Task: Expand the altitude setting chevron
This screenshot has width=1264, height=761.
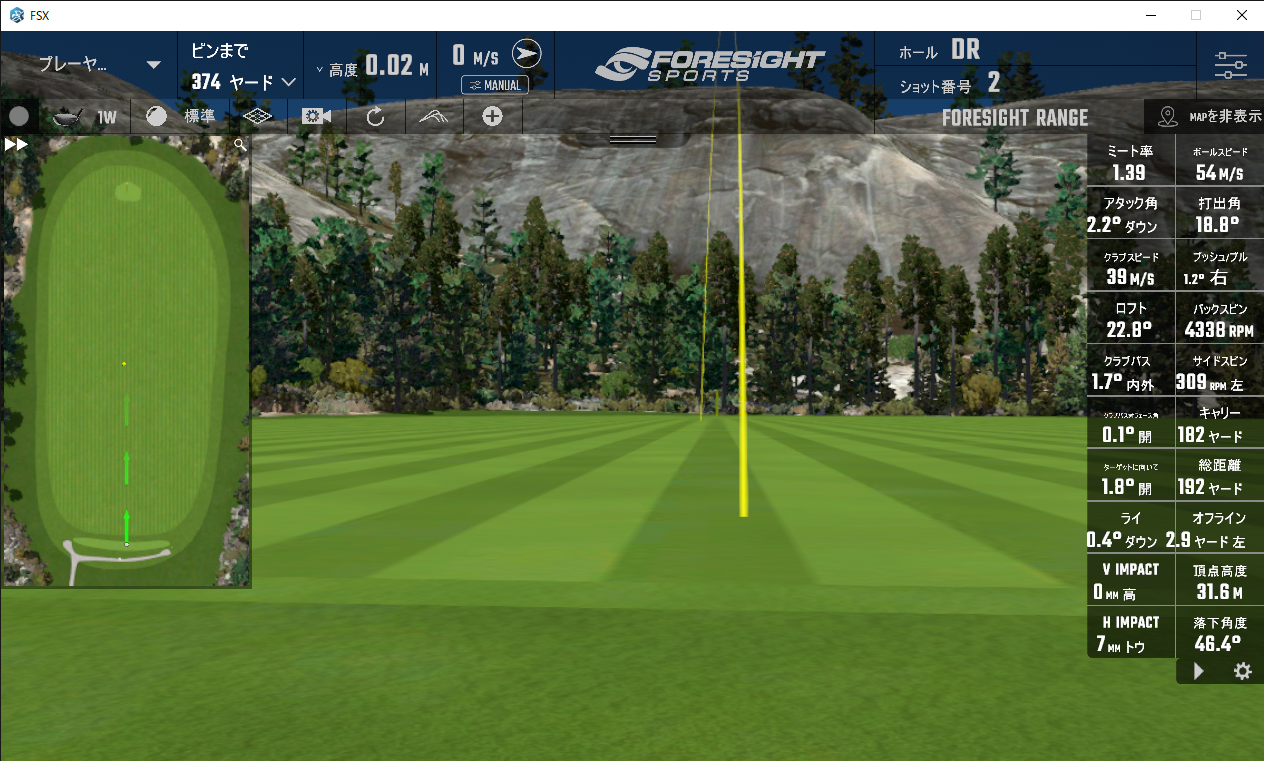Action: coord(319,69)
